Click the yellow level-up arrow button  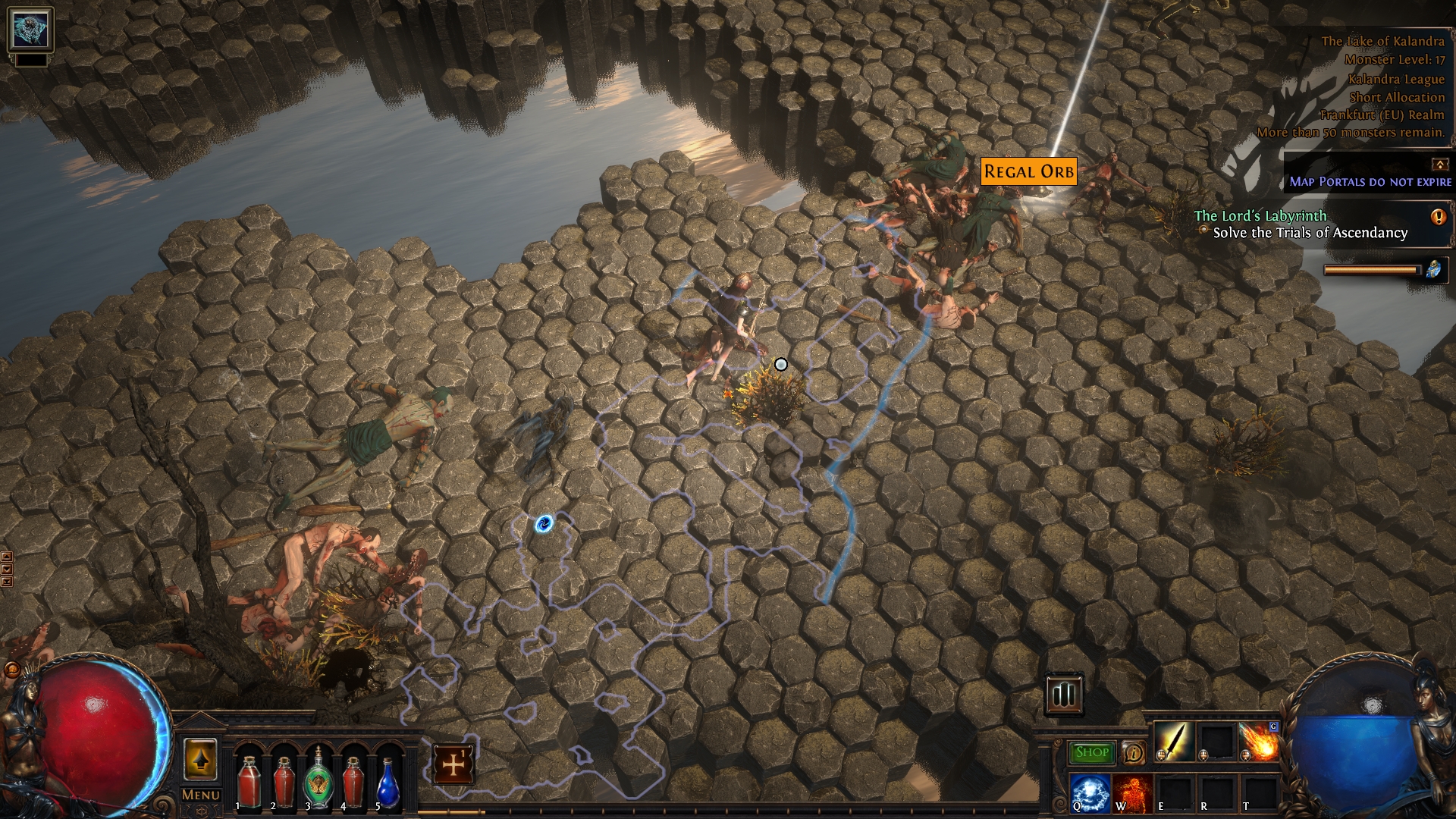coord(200,758)
